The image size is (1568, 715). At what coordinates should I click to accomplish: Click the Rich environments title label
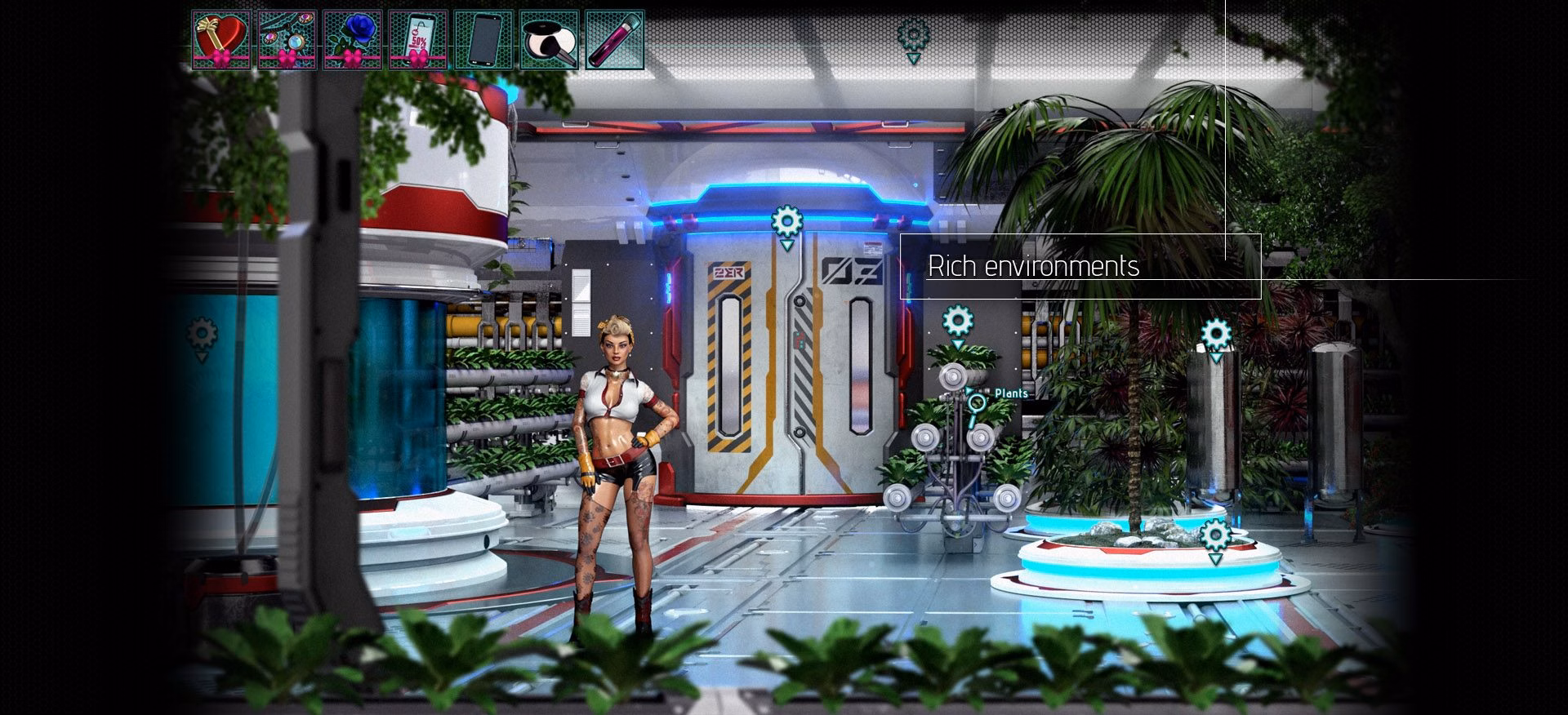(x=1034, y=265)
